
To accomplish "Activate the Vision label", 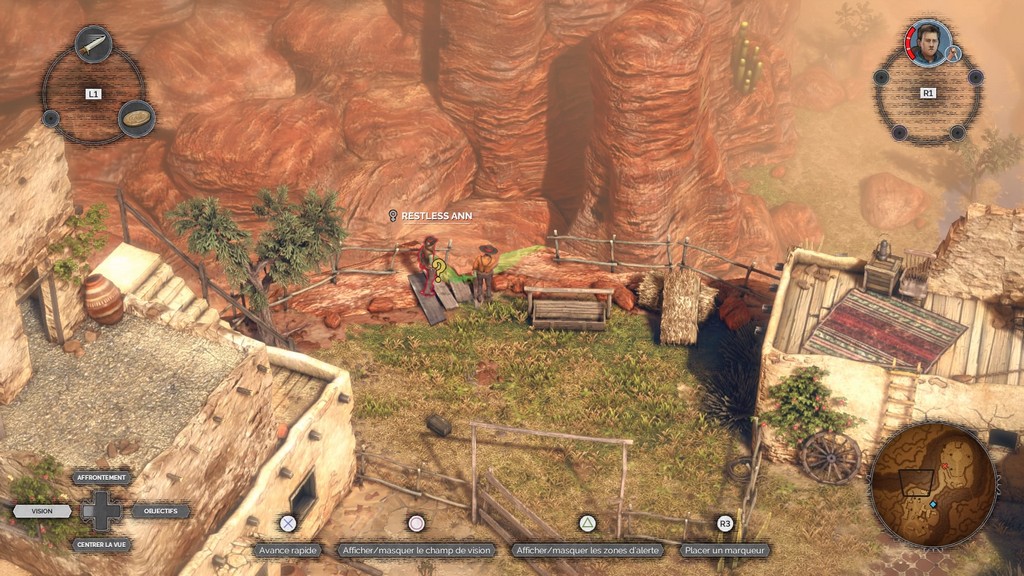I will click(42, 511).
